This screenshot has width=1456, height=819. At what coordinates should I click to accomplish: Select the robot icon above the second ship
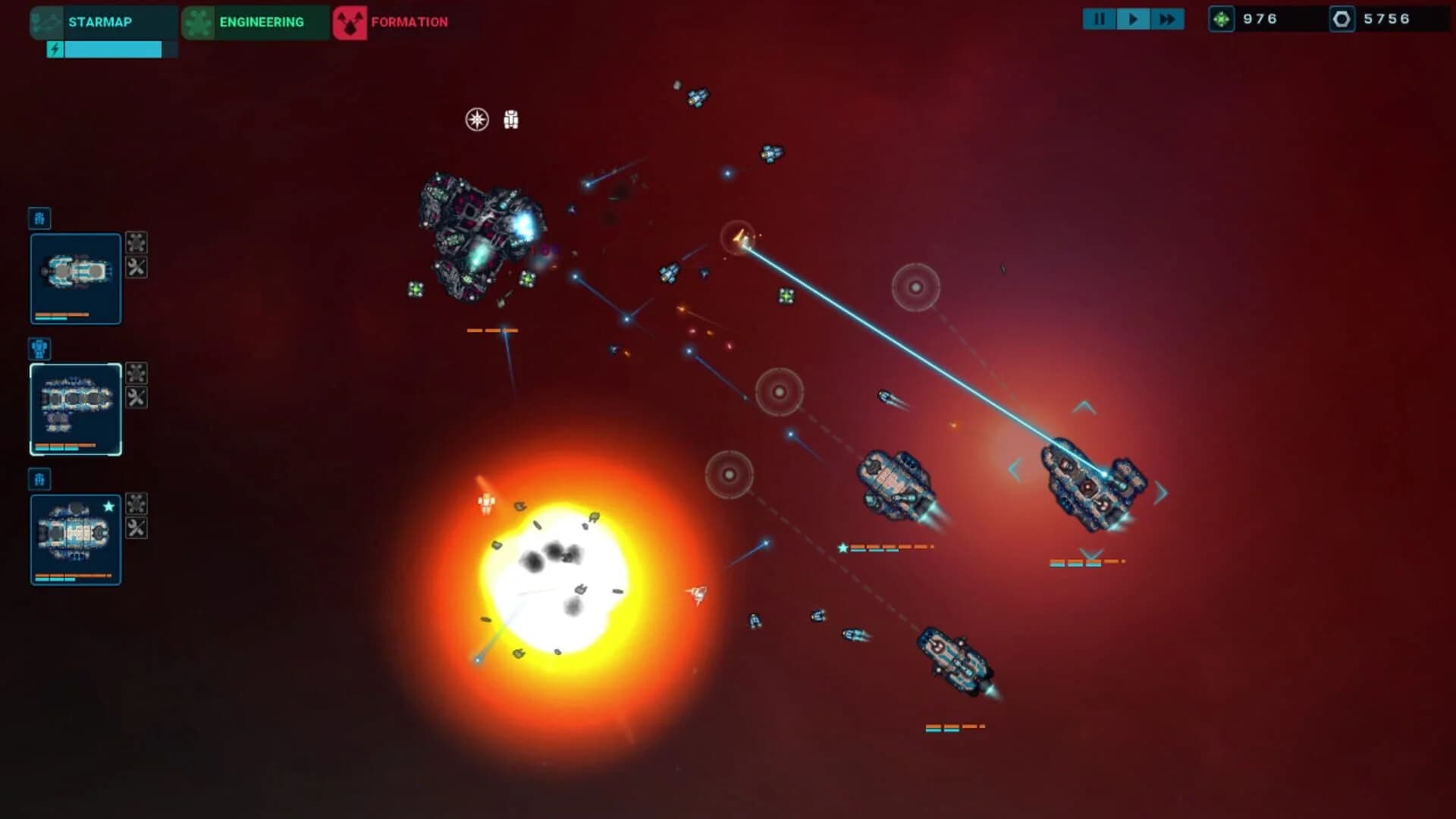39,349
